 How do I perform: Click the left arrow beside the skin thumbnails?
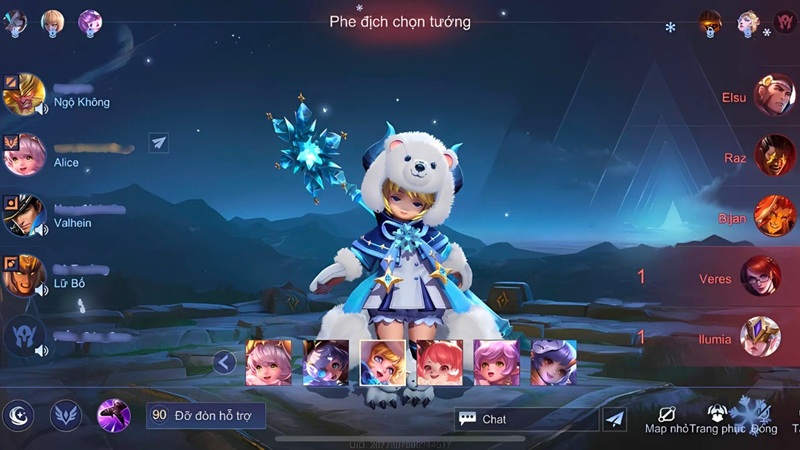[224, 362]
